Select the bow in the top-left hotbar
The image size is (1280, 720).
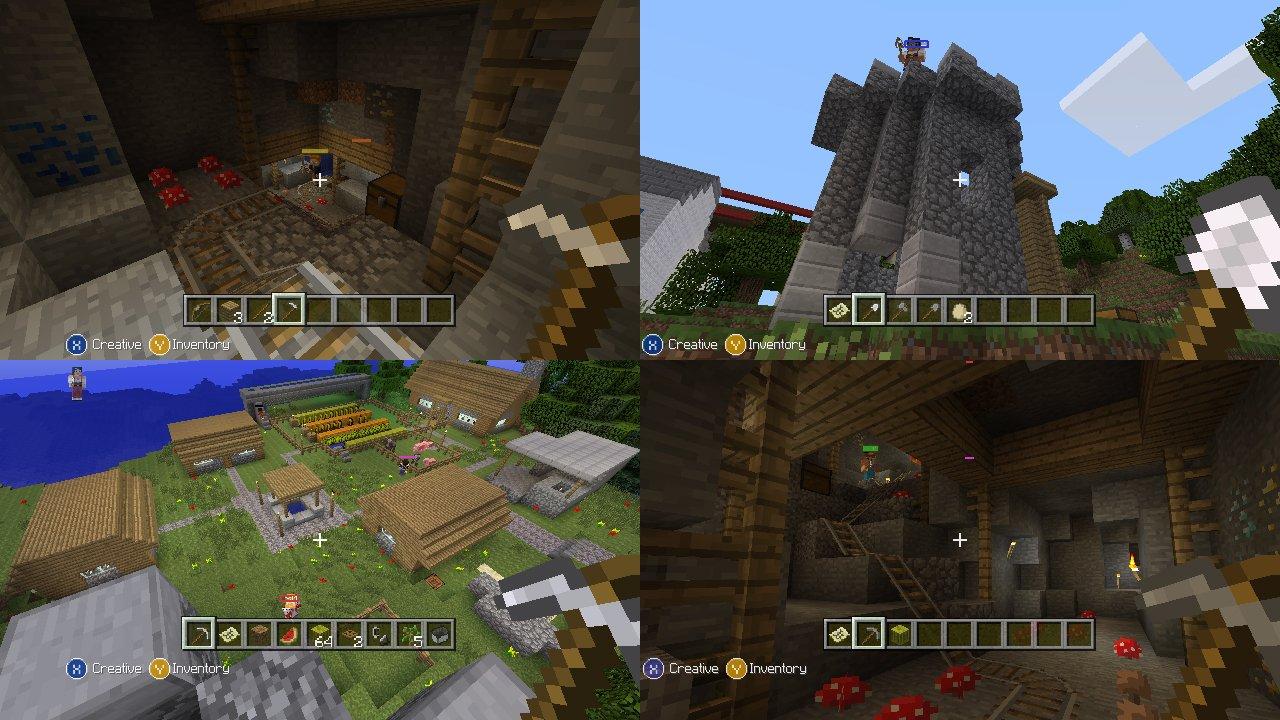(197, 310)
